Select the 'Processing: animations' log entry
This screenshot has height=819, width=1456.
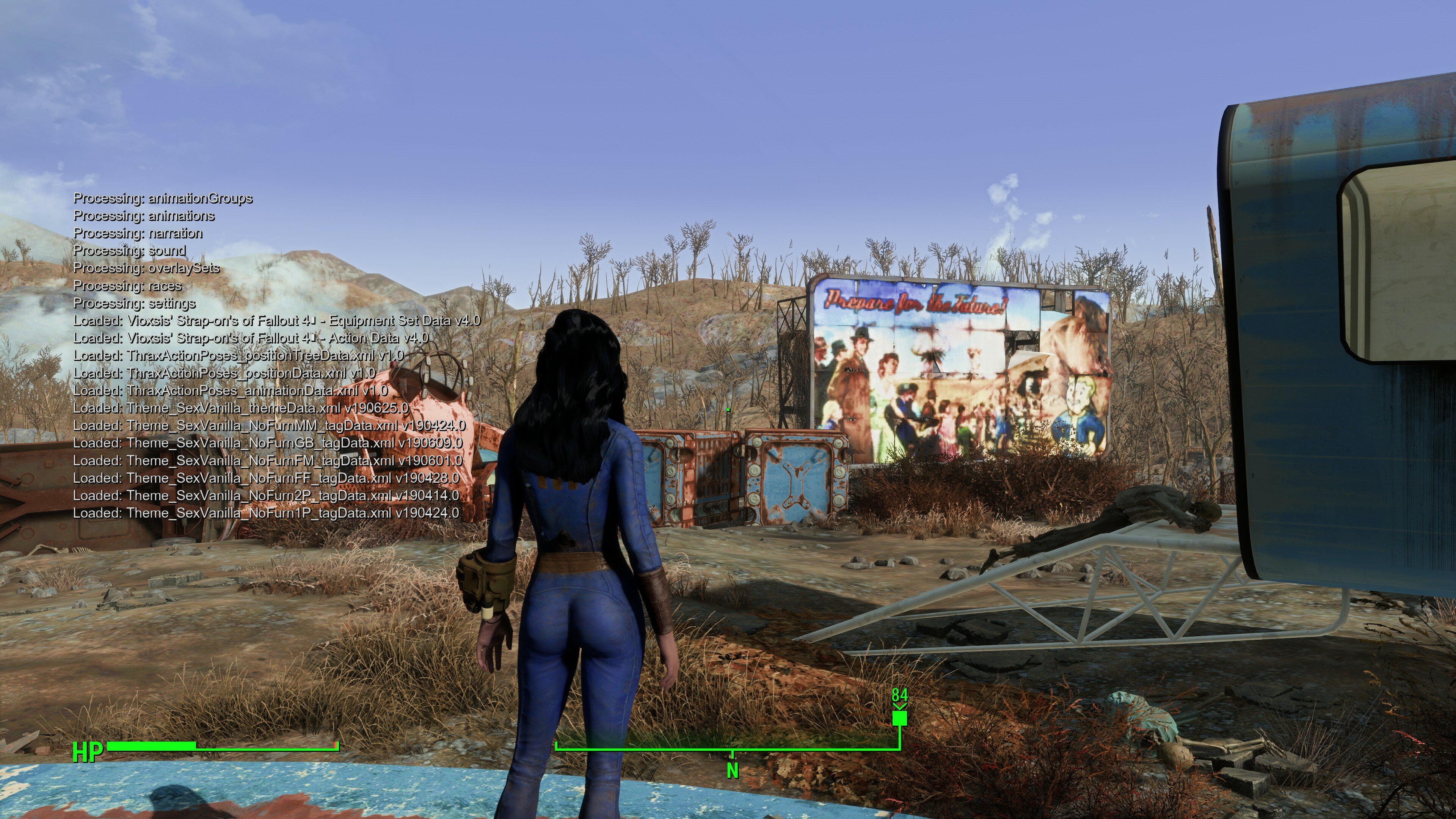coord(144,216)
